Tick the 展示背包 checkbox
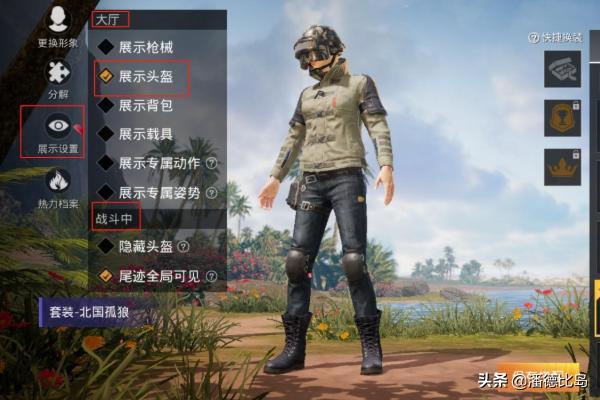600x400 pixels. coord(105,104)
